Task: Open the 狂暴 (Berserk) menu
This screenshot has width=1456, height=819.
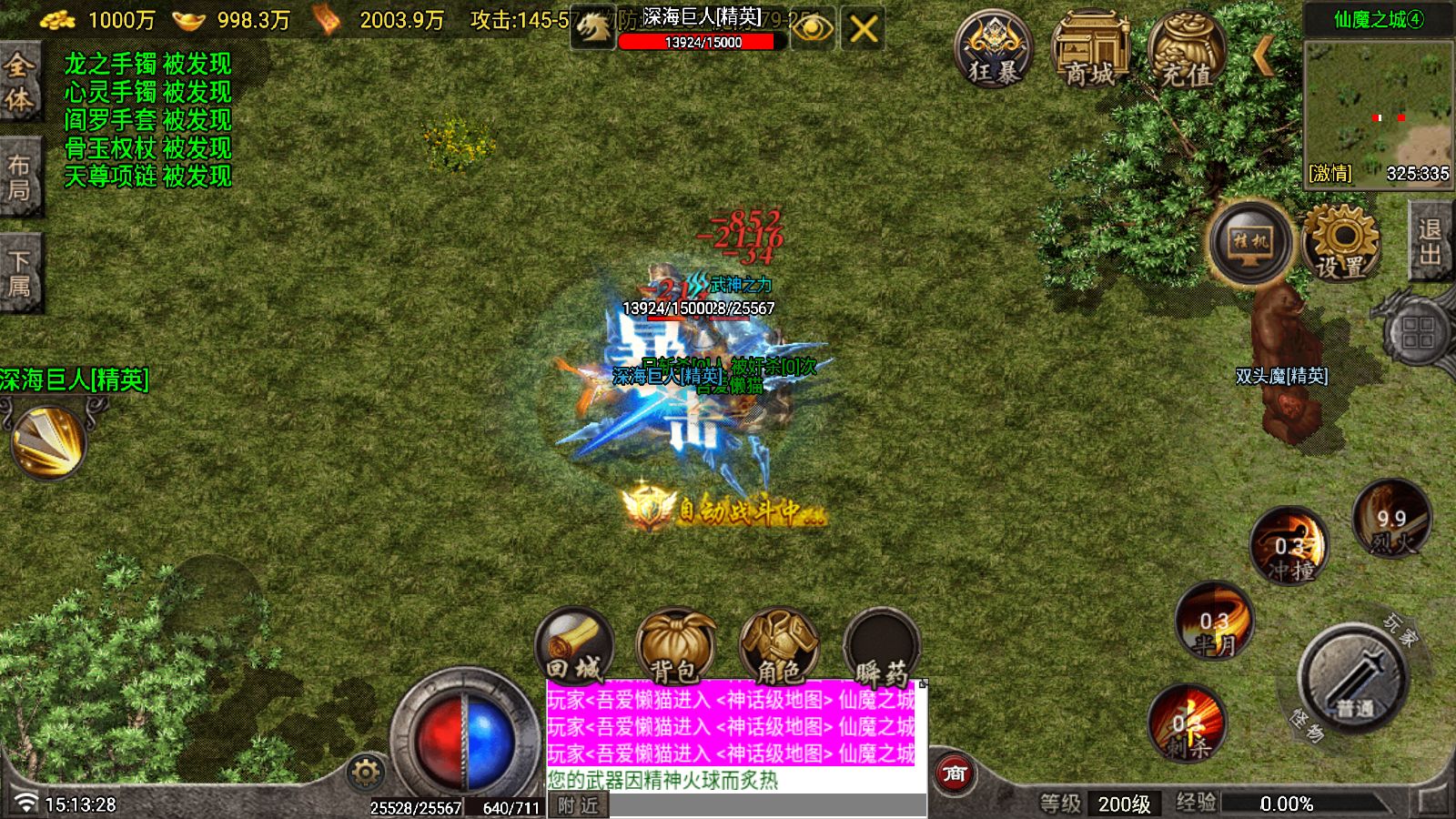Action: (993, 49)
